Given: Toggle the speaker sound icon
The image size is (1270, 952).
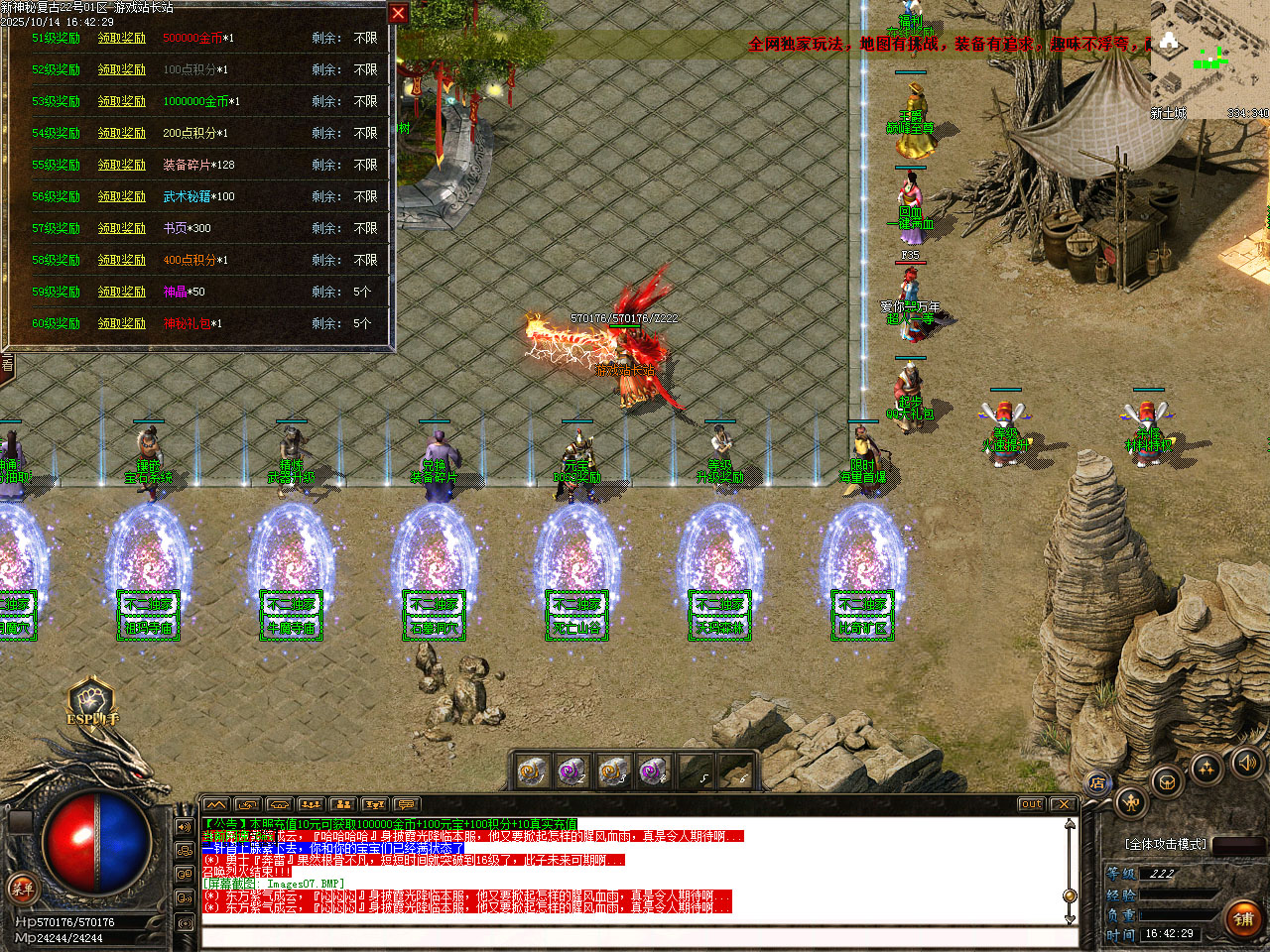Looking at the screenshot, I should coord(1245,762).
